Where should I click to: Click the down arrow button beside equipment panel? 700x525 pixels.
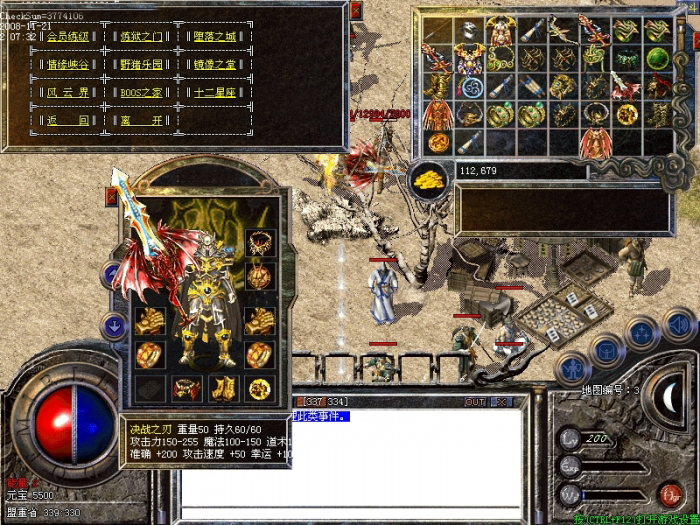[x=114, y=324]
